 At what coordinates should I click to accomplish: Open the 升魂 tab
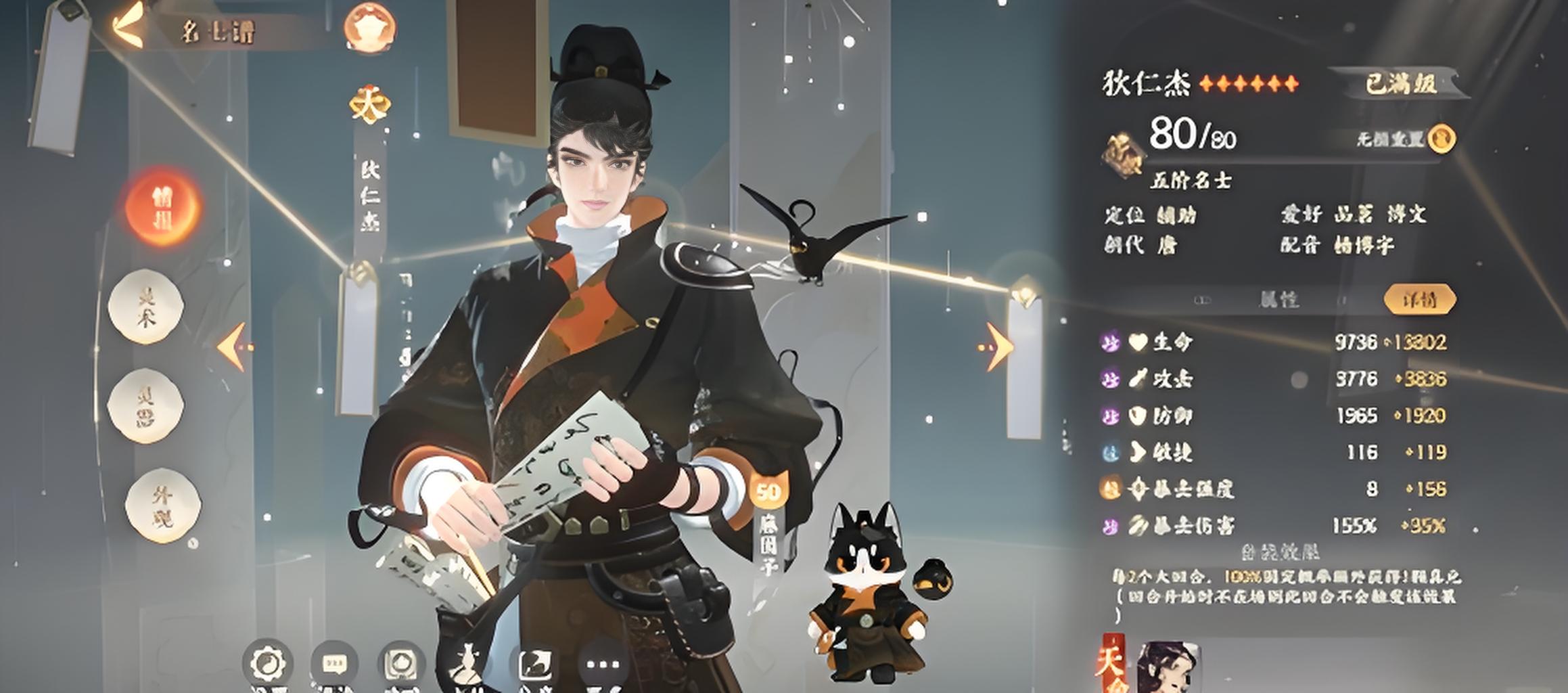[163, 508]
